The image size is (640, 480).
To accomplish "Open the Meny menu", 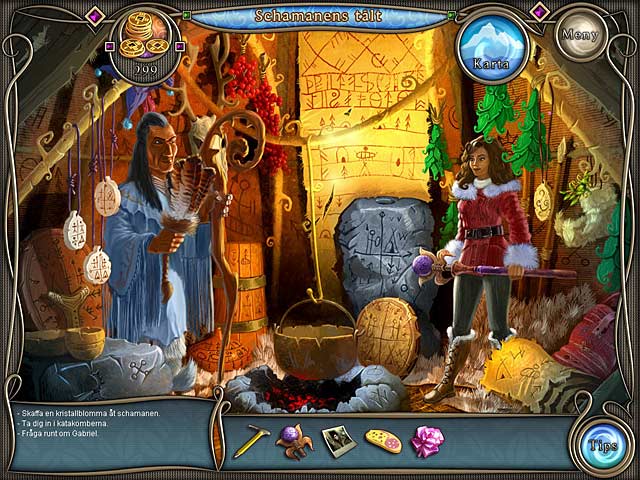I will [x=581, y=34].
